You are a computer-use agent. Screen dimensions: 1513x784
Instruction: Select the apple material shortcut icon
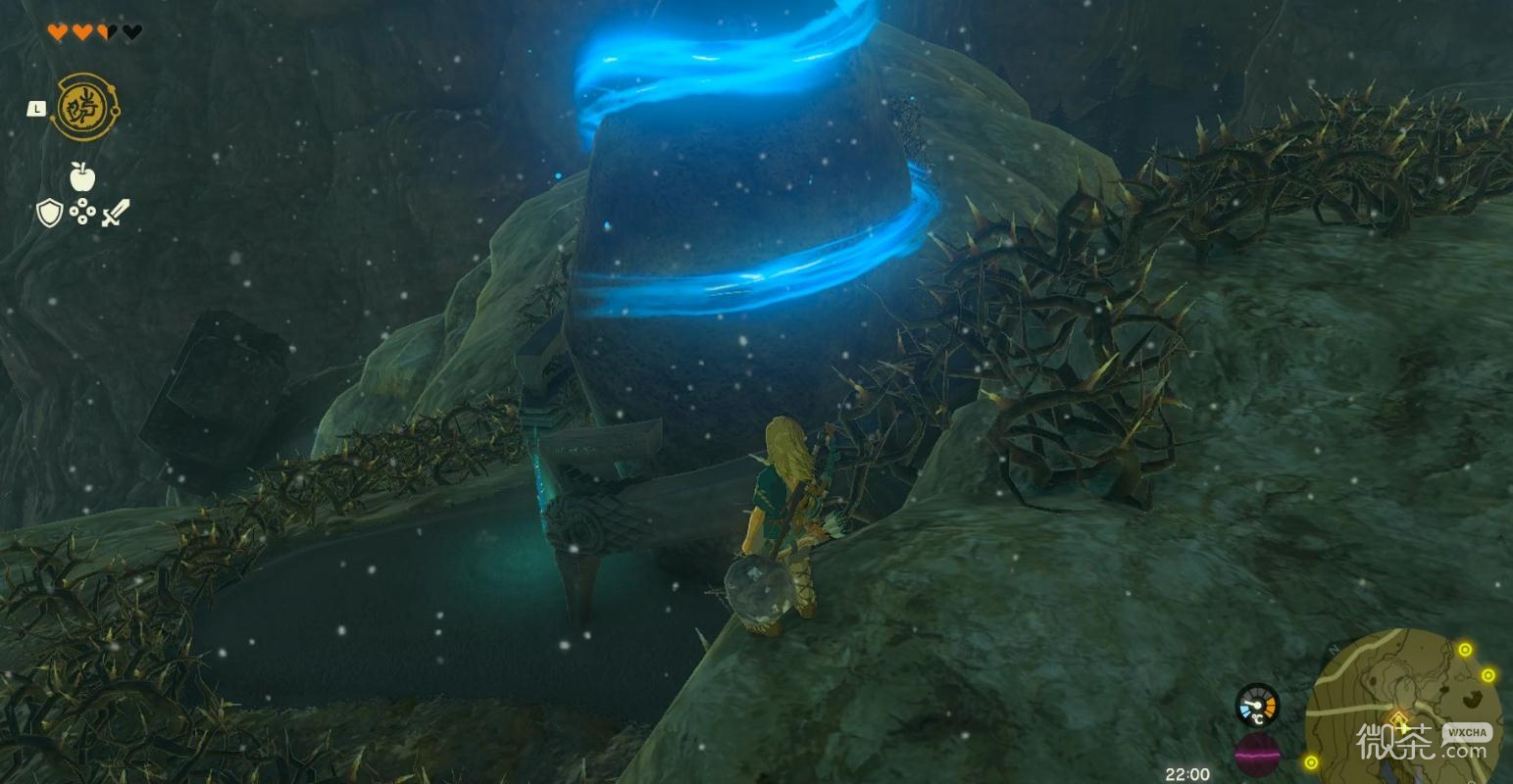[82, 176]
